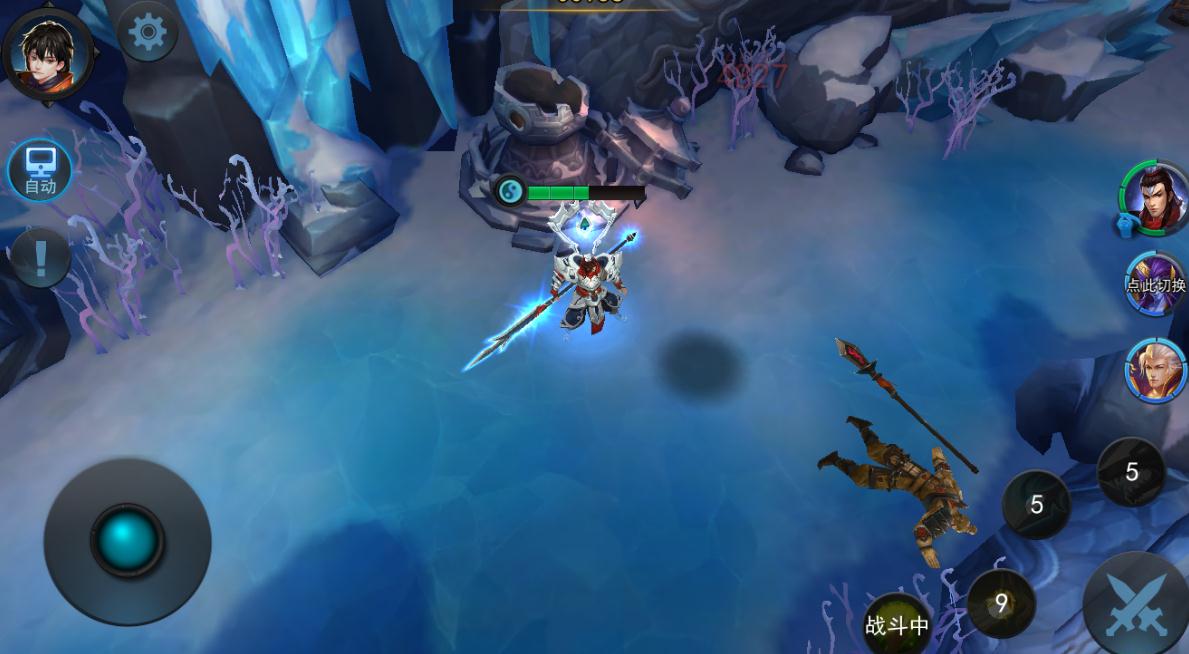Screen dimensions: 1189x654
Task: Open the settings gear menu
Action: 148,33
